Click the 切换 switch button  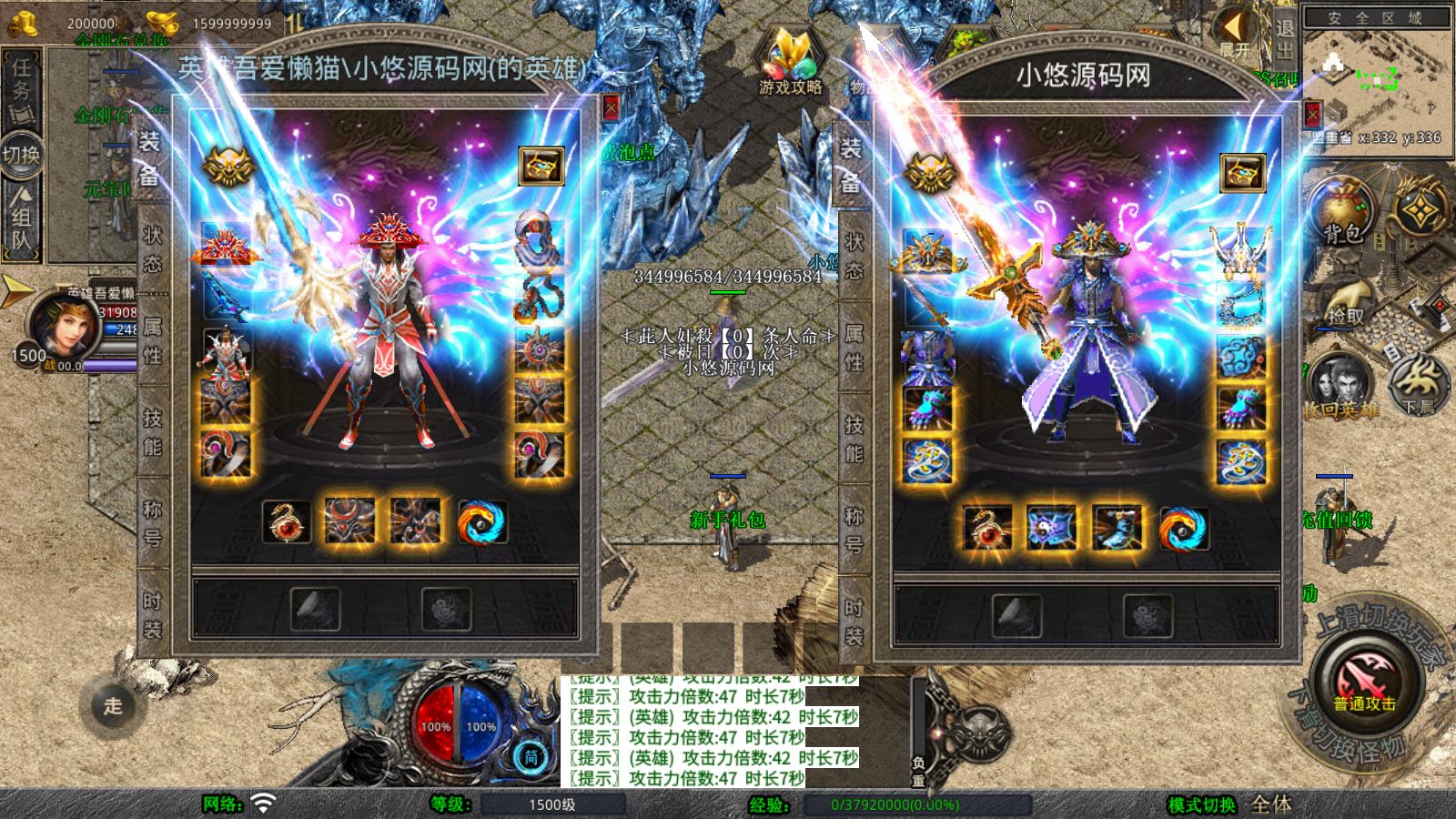[x=21, y=155]
